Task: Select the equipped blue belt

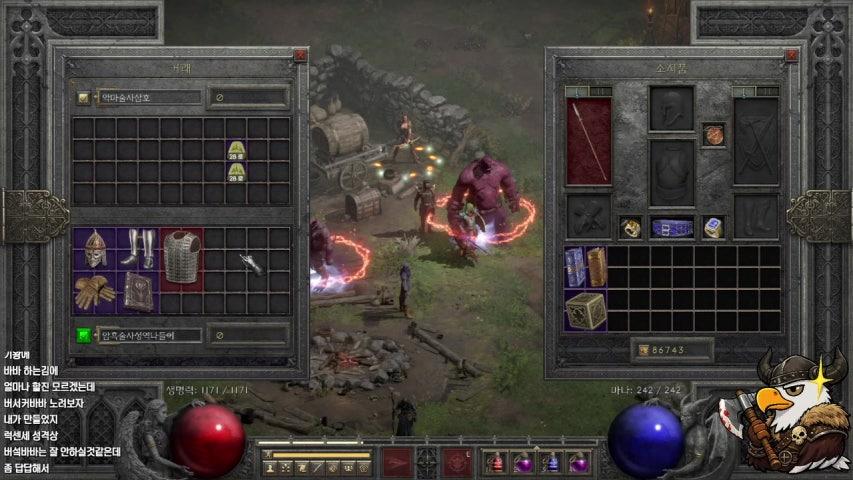Action: pos(671,228)
